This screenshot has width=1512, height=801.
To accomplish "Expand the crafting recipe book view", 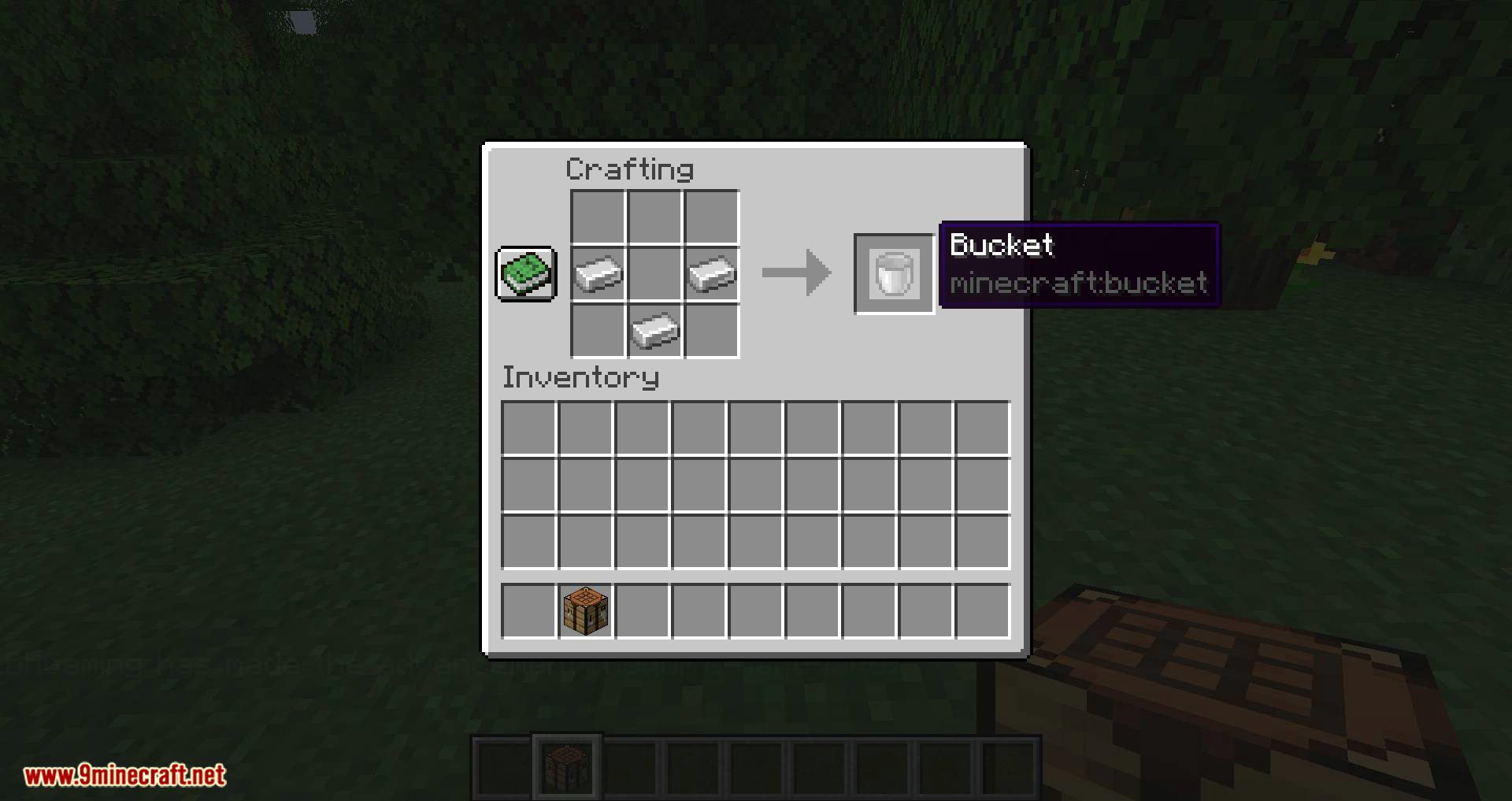I will 525,275.
